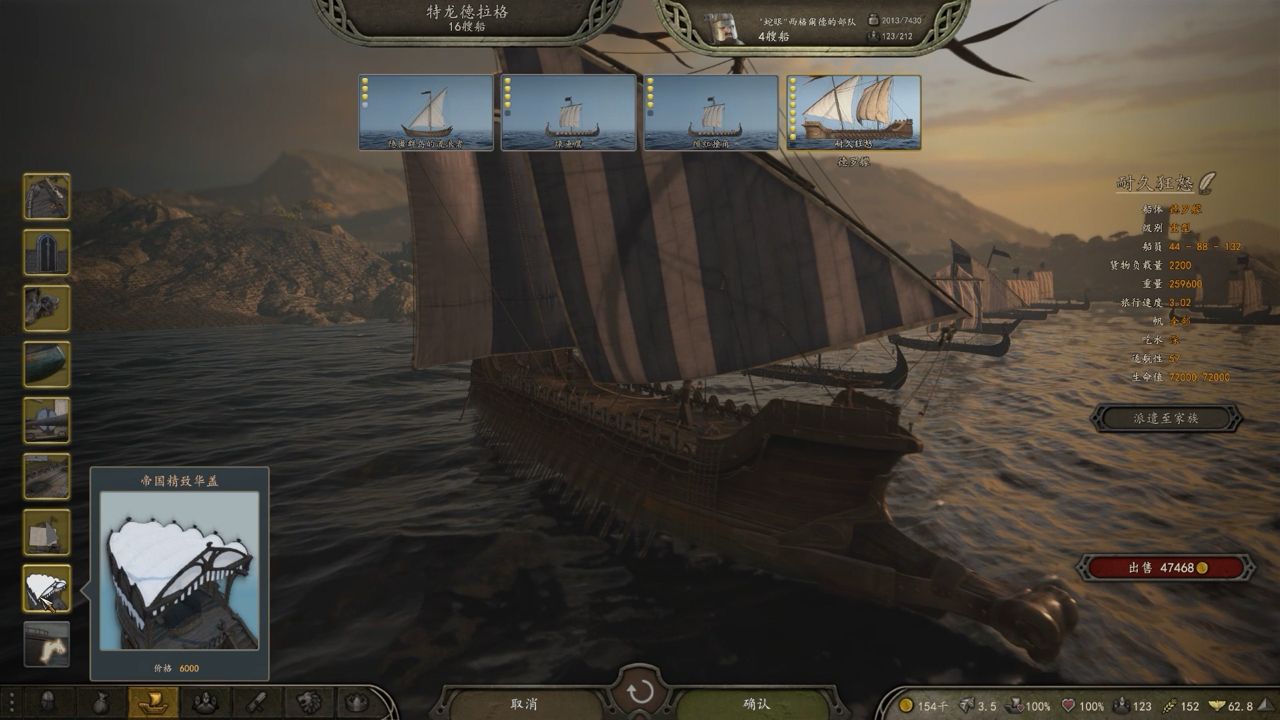Confirm changes with the 确认 button
1280x720 pixels.
point(757,703)
